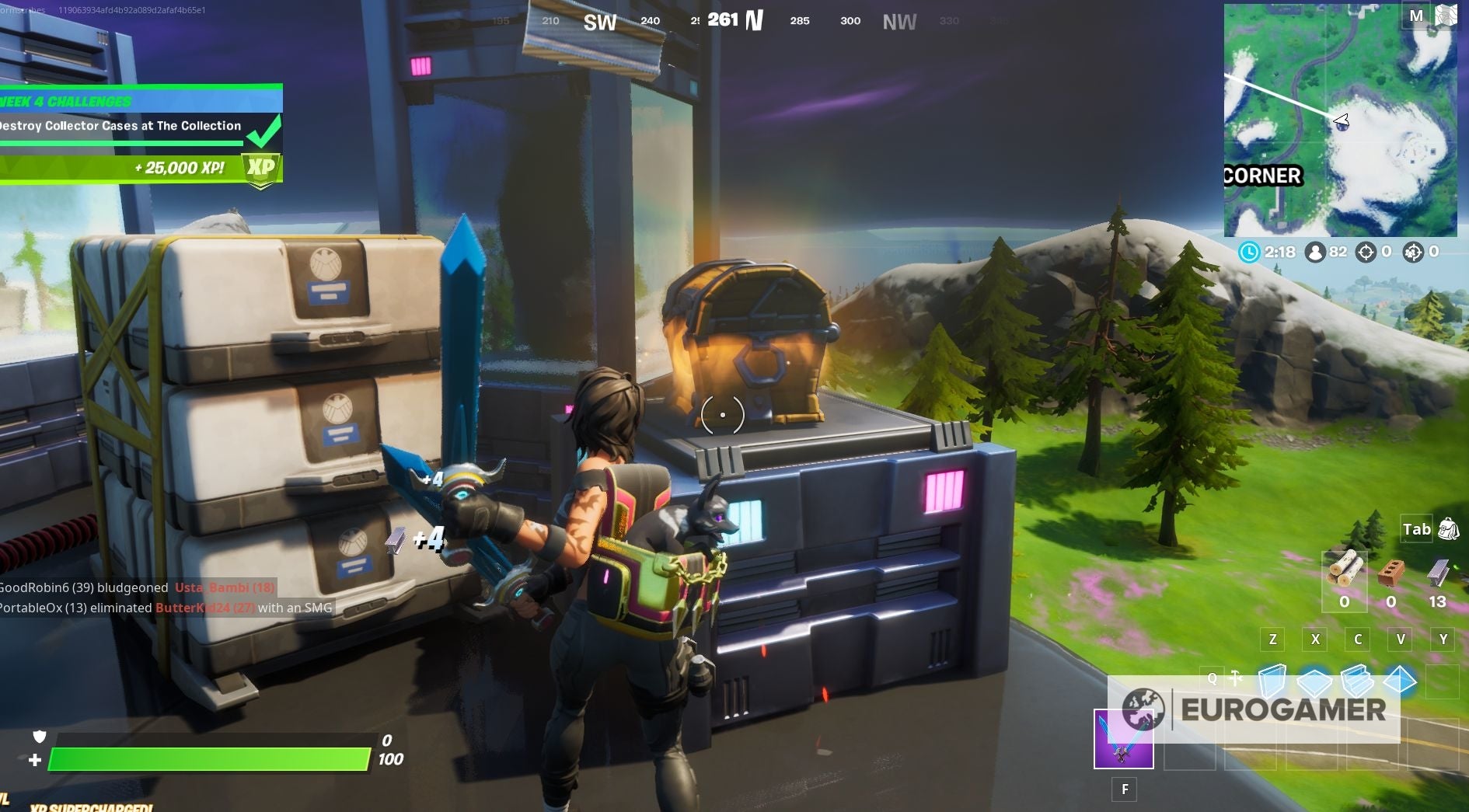Click the Tab inventory label
The width and height of the screenshot is (1469, 812).
[1416, 528]
